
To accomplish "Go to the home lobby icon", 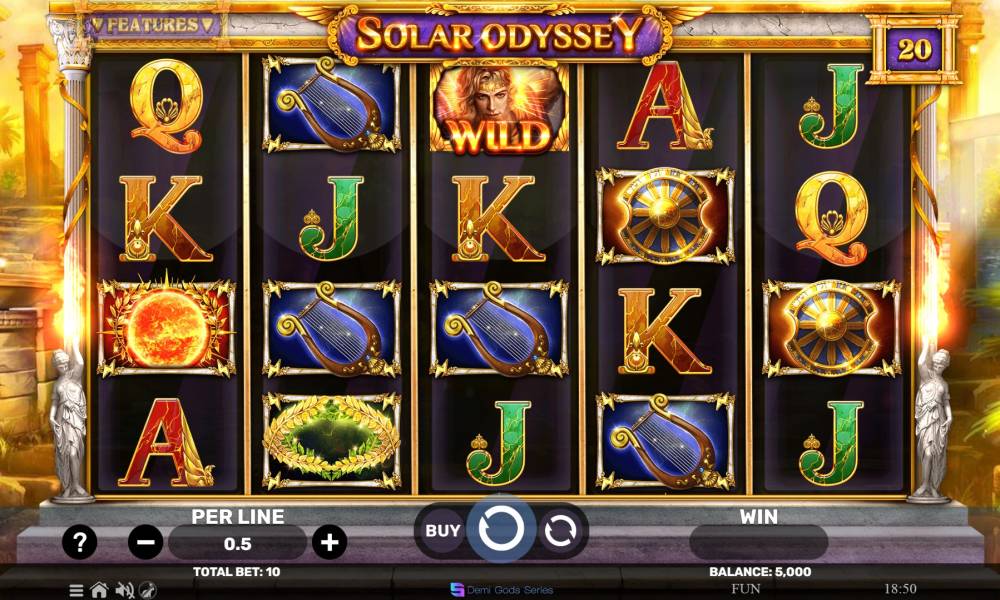I will coord(99,590).
